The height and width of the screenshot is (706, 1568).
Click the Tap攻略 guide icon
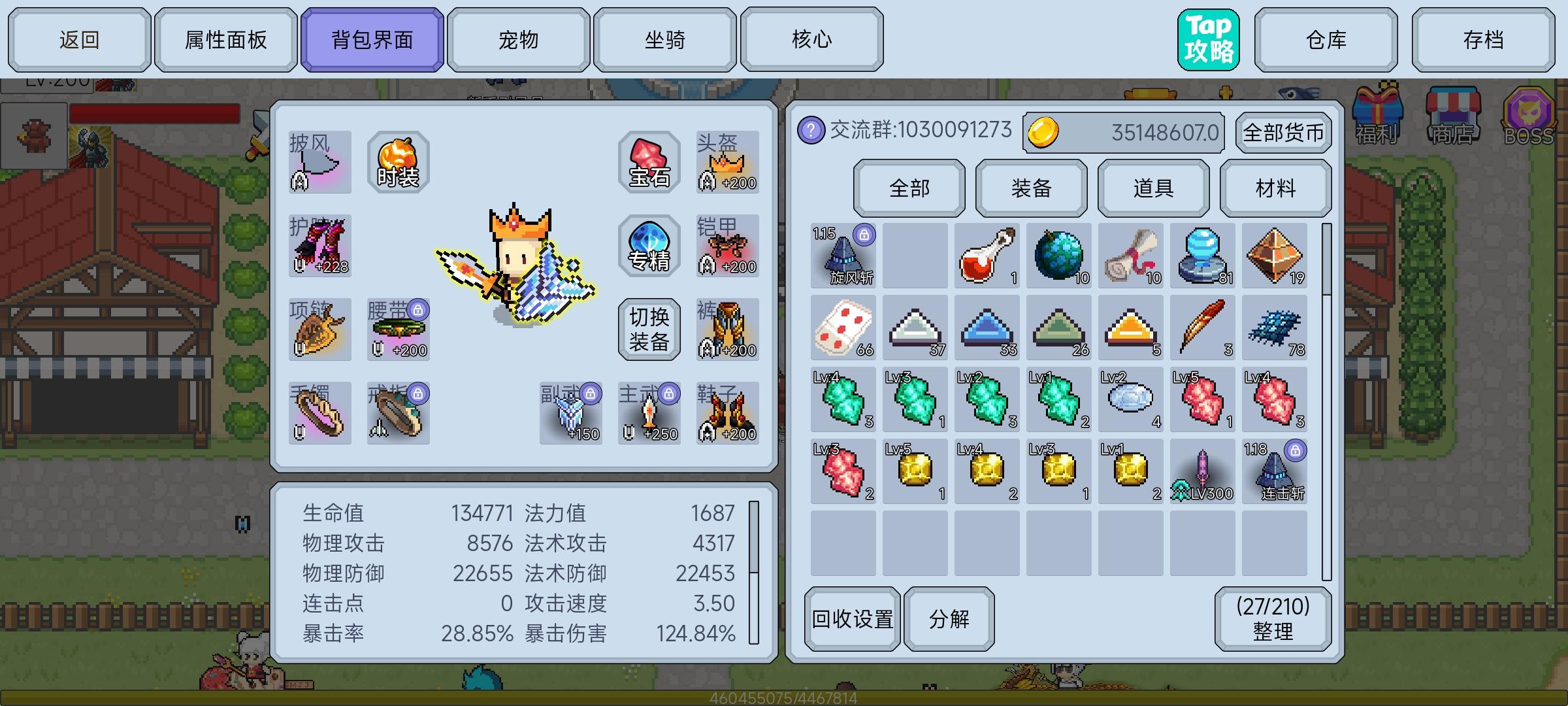(x=1208, y=39)
